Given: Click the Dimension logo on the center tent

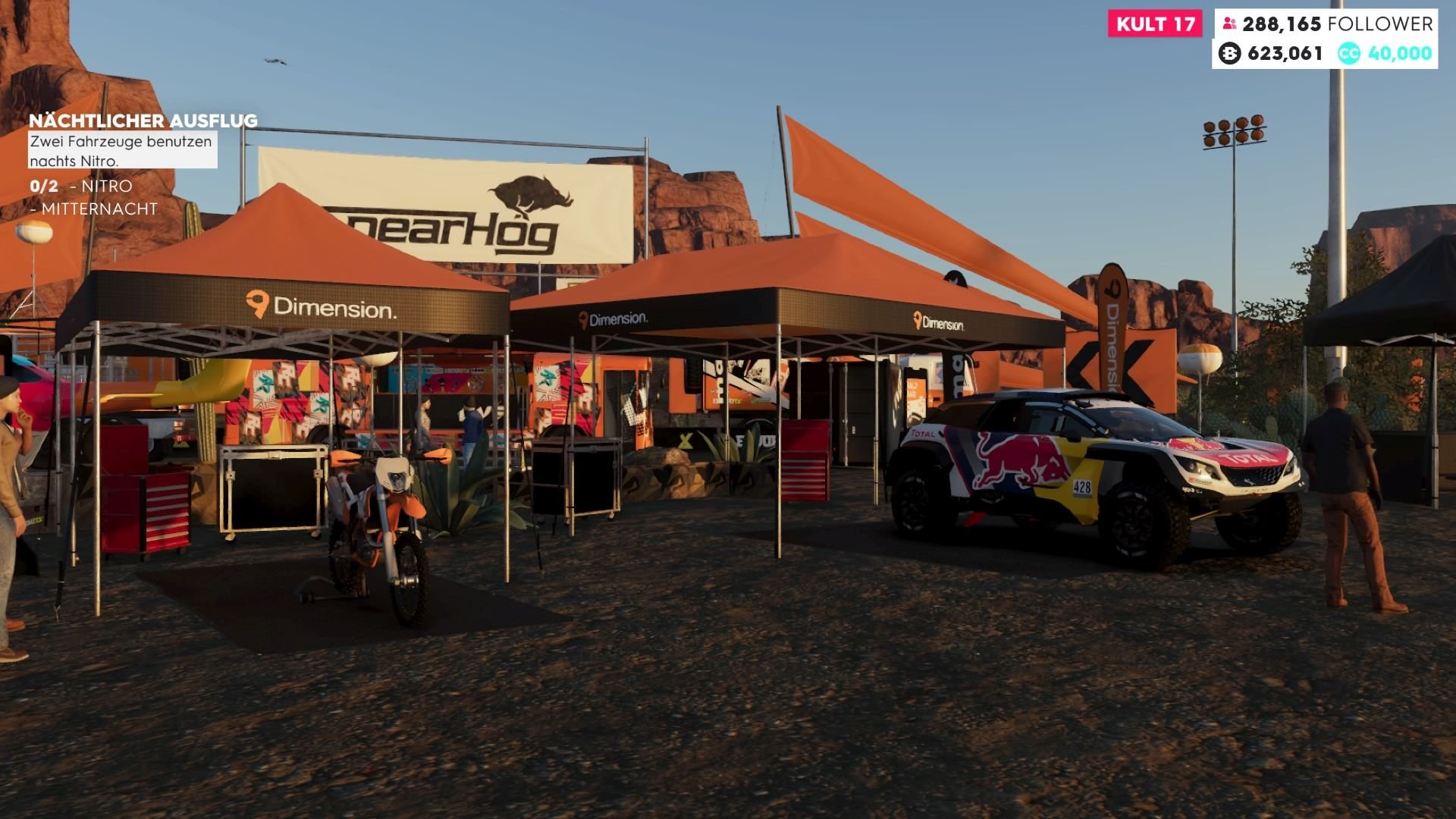Looking at the screenshot, I should (x=614, y=320).
